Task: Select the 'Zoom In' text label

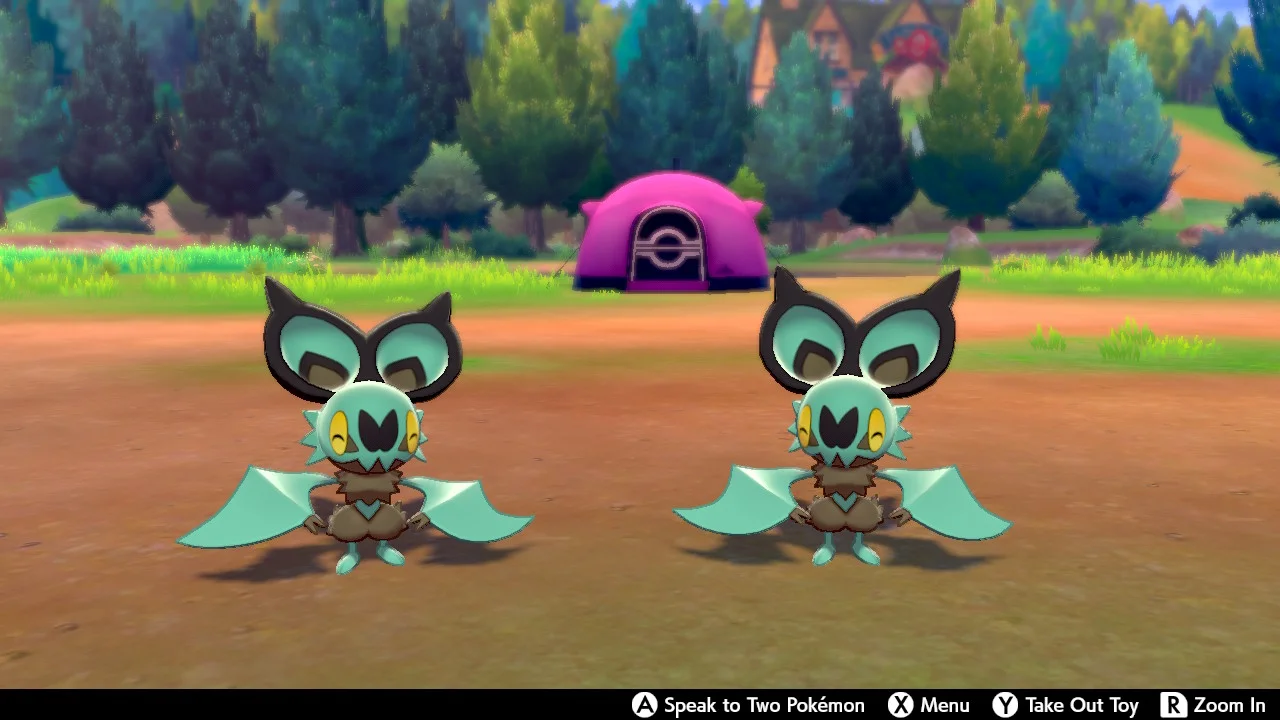Action: pyautogui.click(x=1228, y=705)
